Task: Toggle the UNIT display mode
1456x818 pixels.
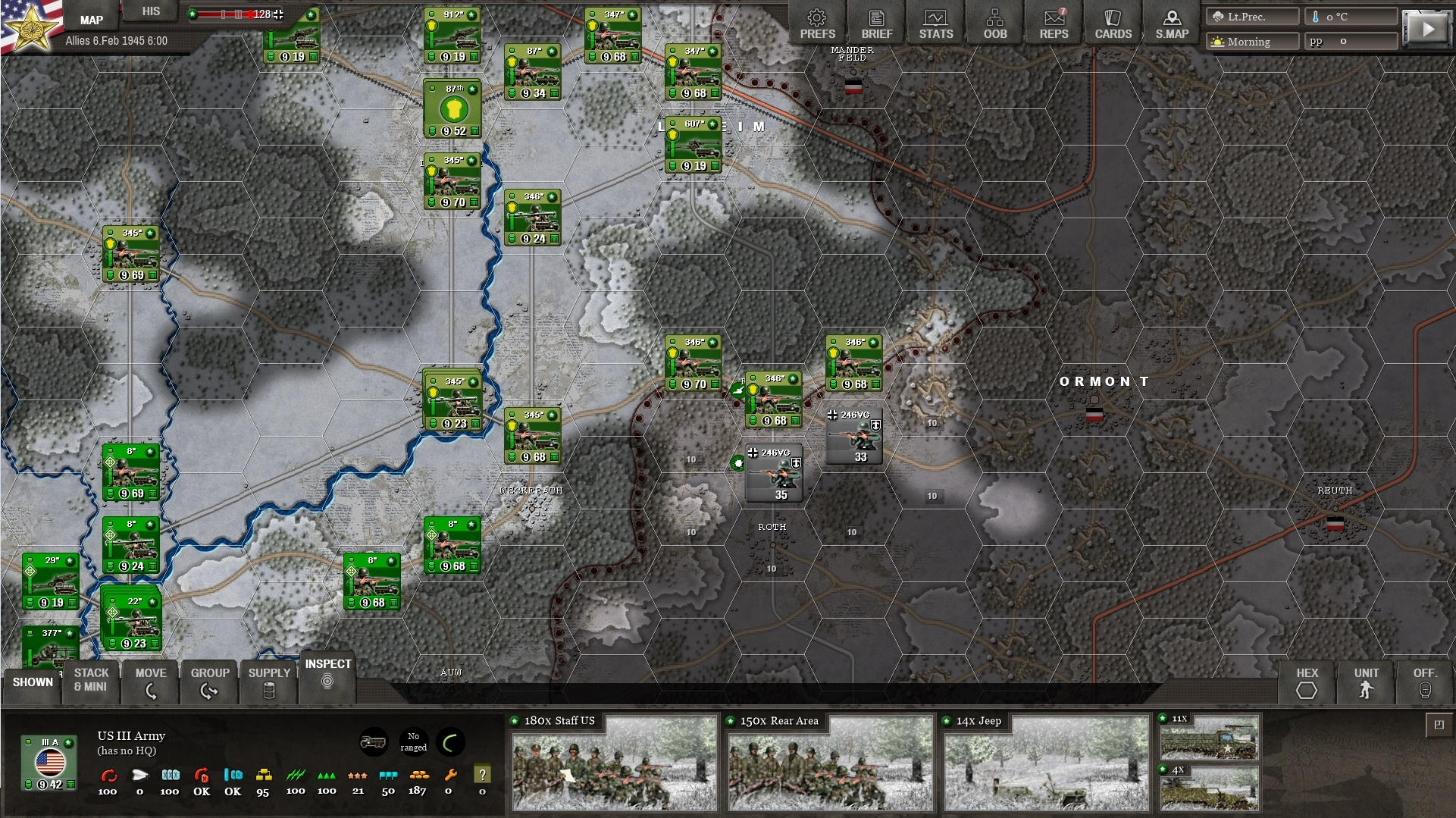Action: [x=1366, y=683]
